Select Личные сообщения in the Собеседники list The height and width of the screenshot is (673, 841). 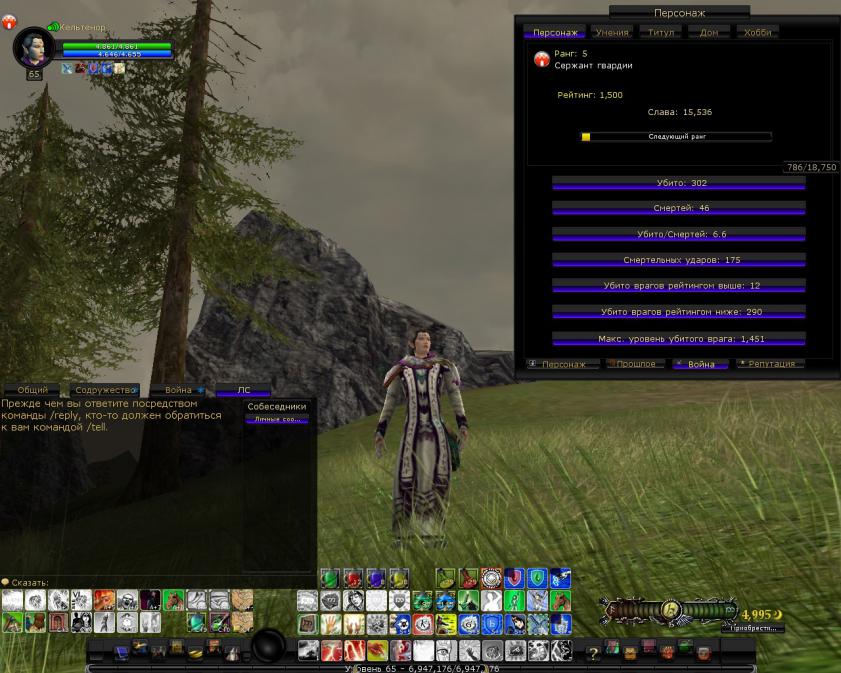tap(277, 419)
